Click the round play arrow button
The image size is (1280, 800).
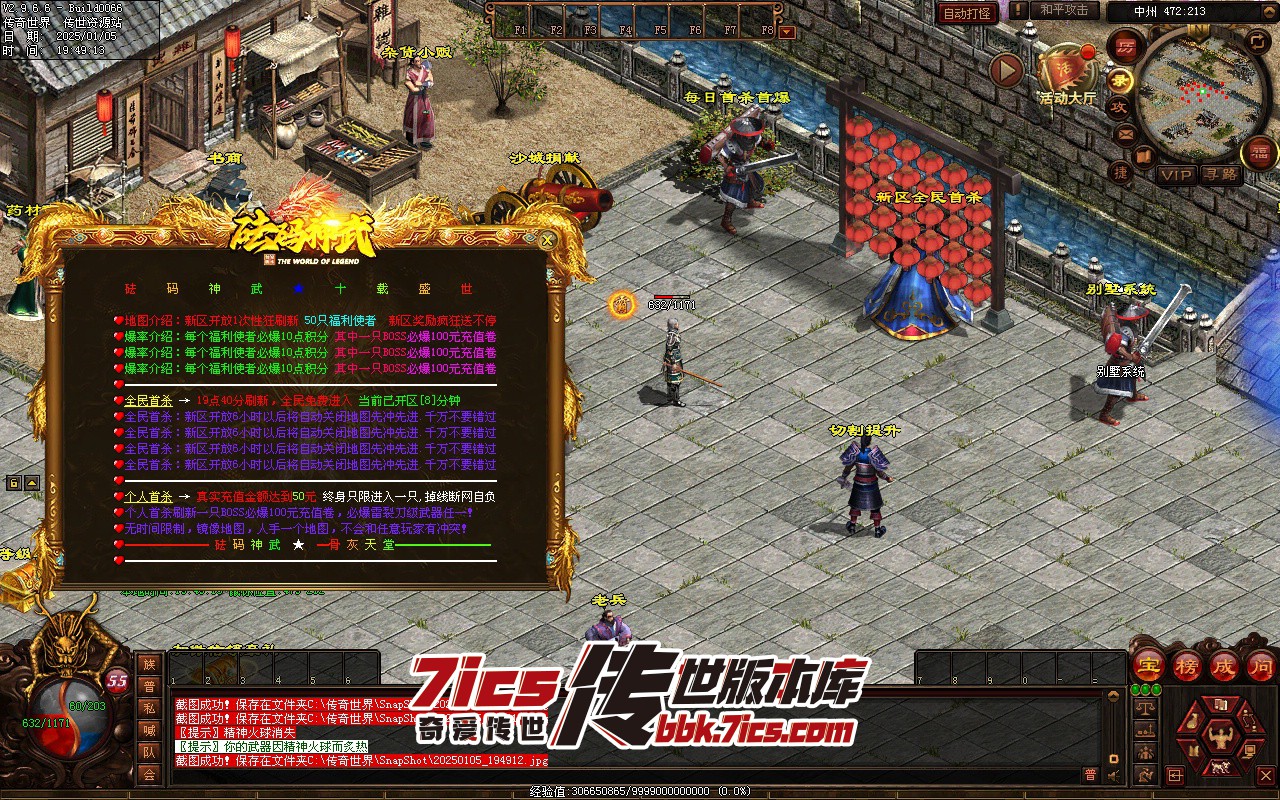pos(1006,70)
